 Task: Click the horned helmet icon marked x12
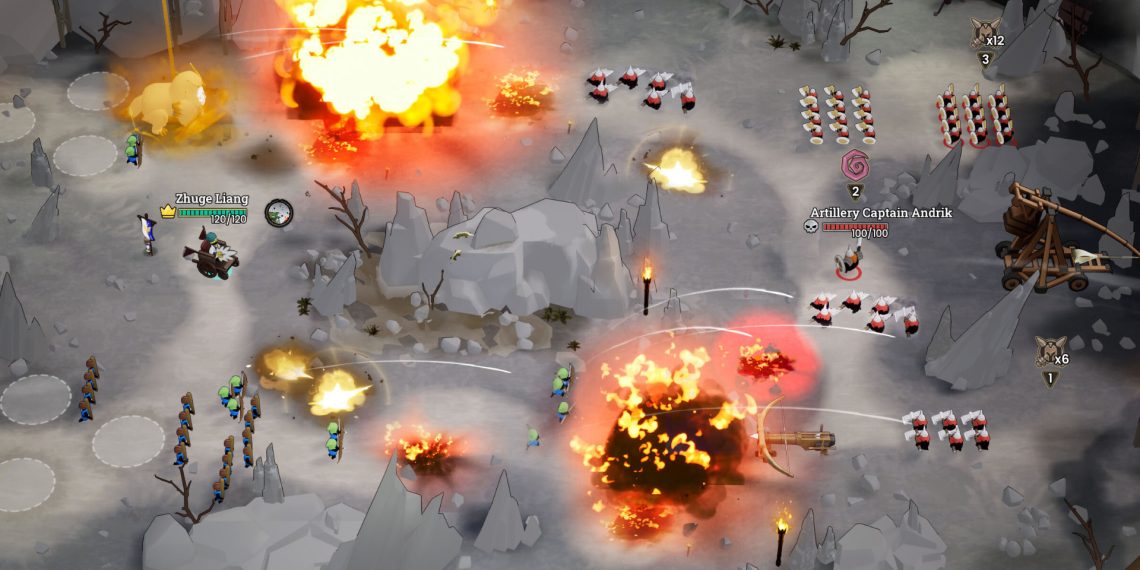pyautogui.click(x=984, y=34)
